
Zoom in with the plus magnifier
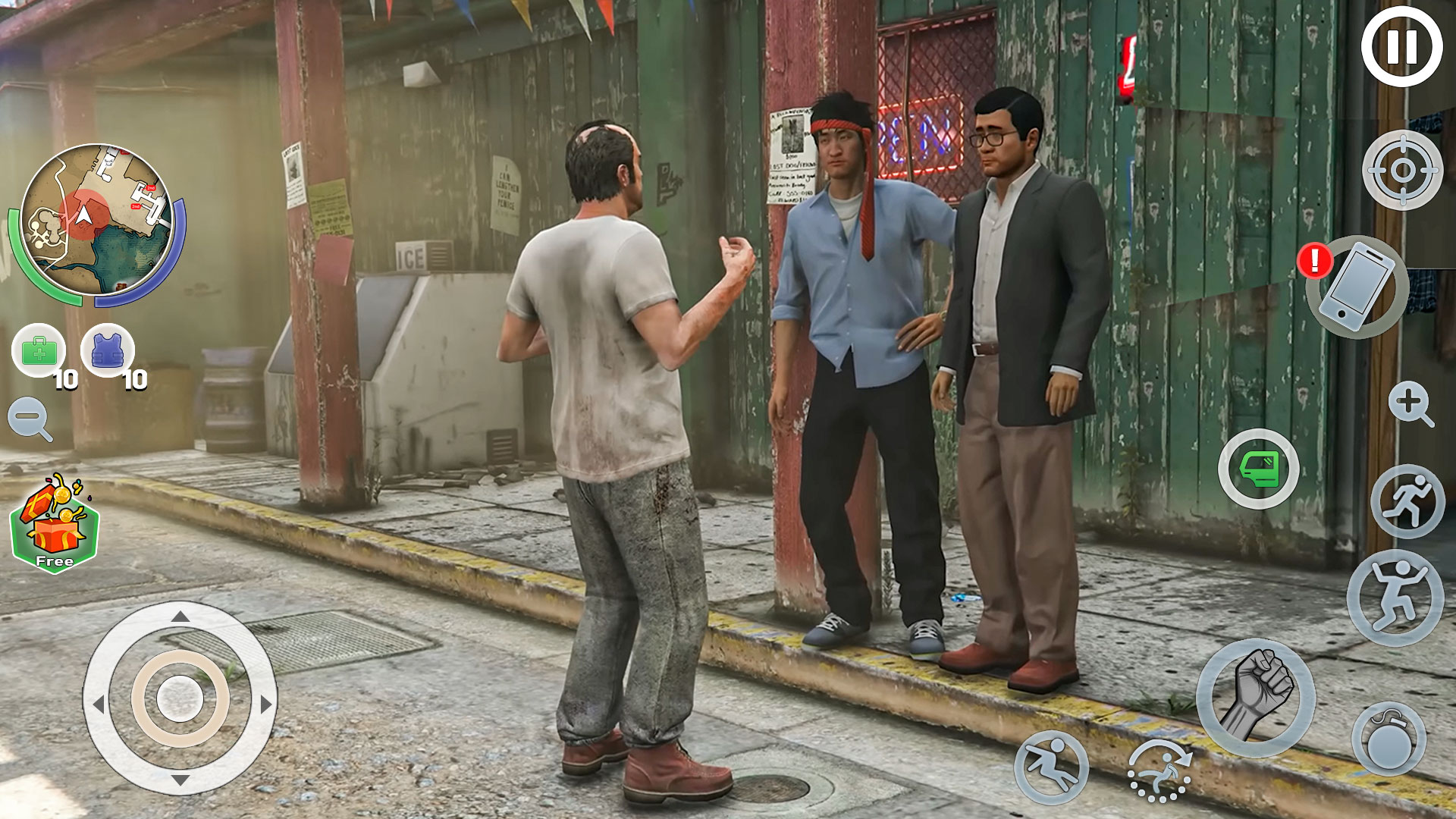point(1410,403)
